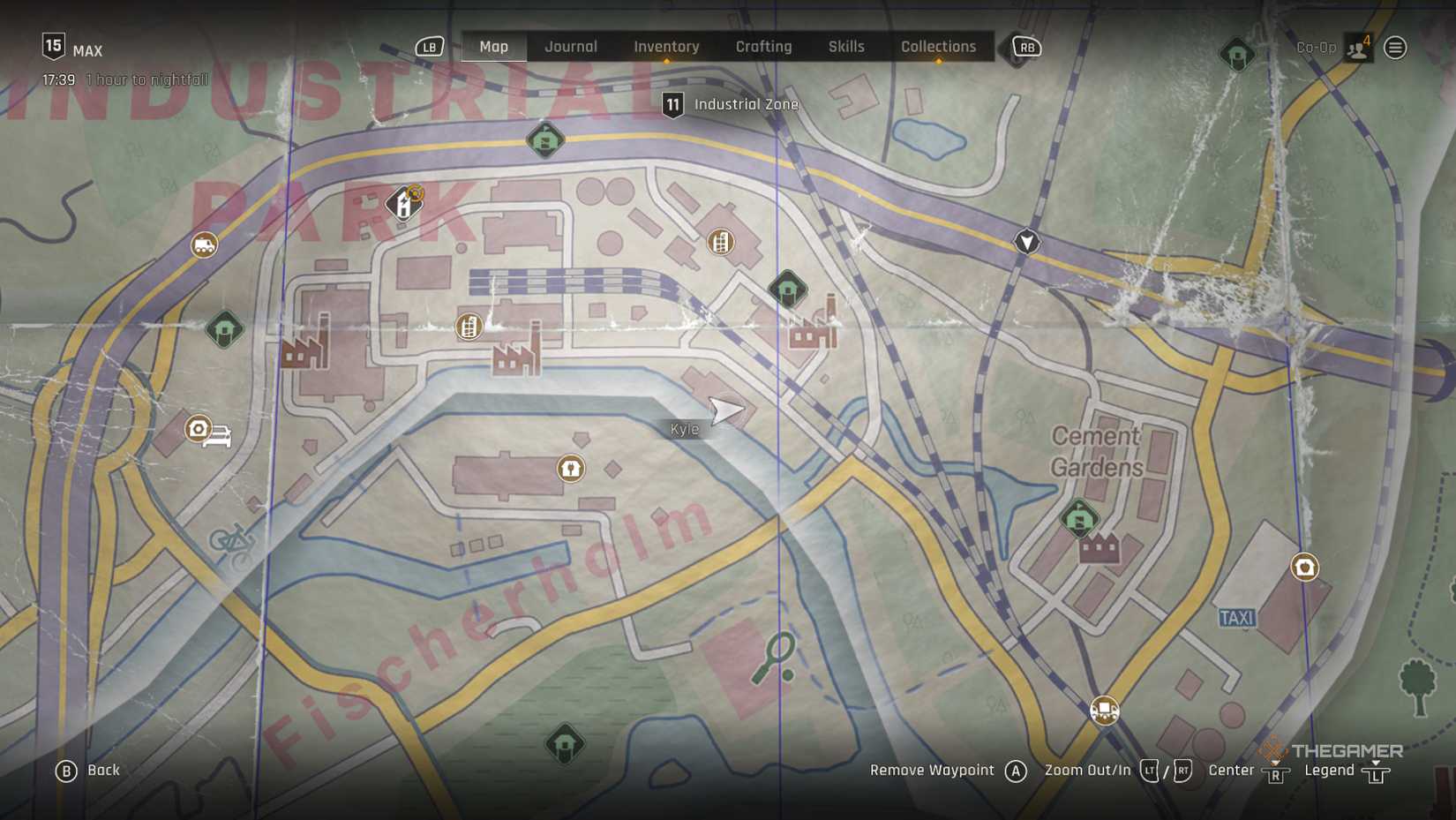The width and height of the screenshot is (1456, 820).
Task: Switch to the Journal tab
Action: coord(570,47)
